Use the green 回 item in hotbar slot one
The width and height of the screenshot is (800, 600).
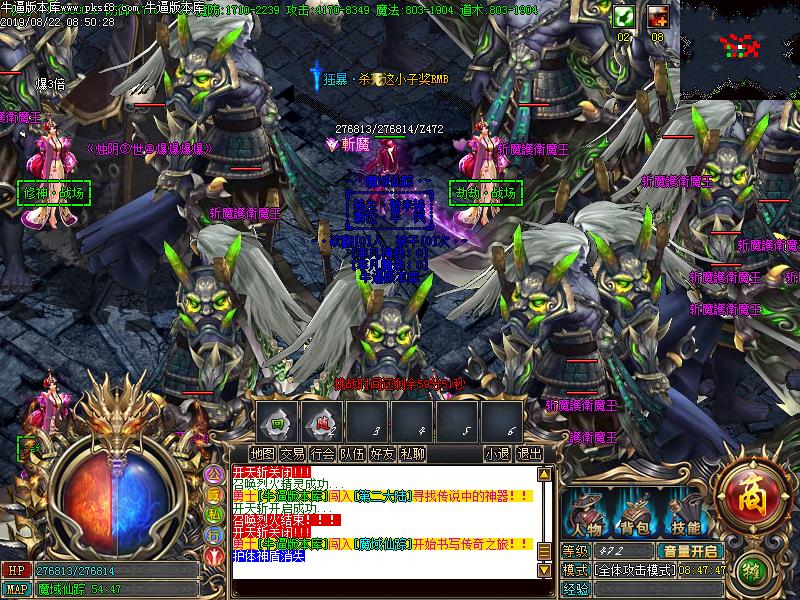click(x=279, y=421)
